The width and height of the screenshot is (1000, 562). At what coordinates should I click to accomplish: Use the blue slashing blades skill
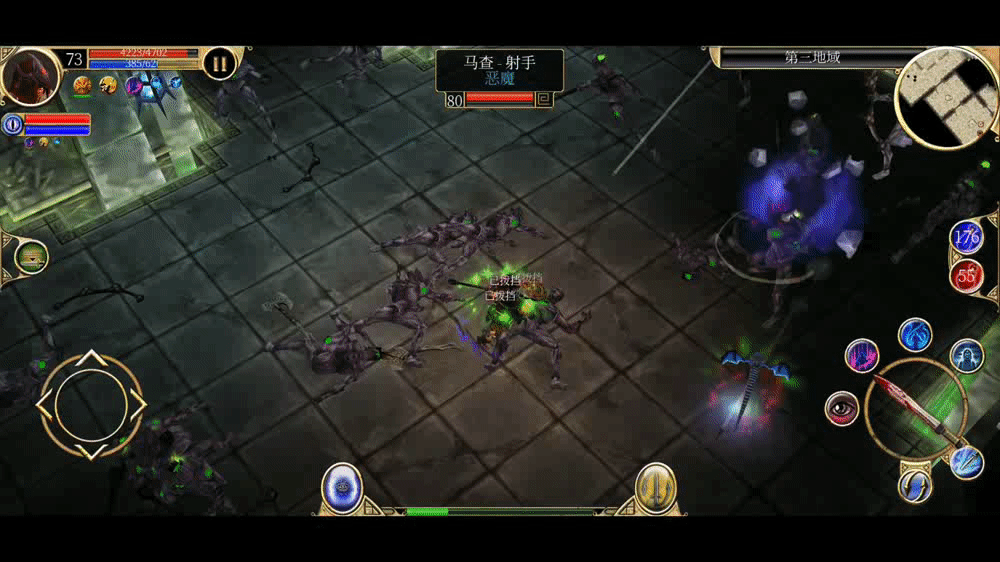966,462
